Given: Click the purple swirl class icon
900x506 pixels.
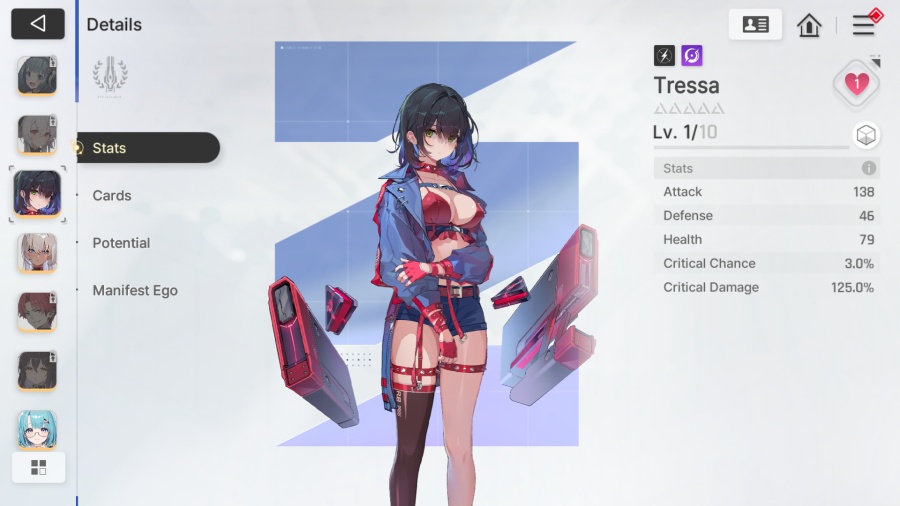Looking at the screenshot, I should 692,56.
